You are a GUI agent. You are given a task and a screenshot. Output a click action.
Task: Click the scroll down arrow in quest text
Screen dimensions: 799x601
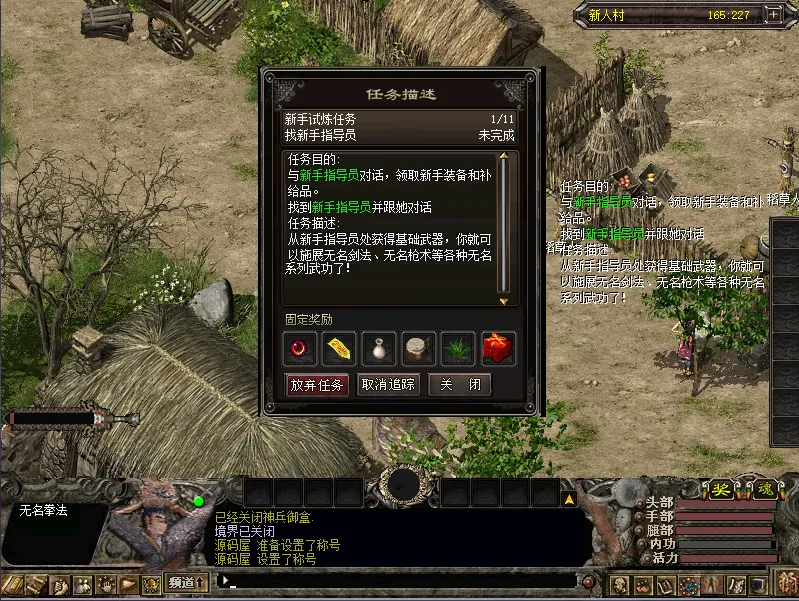(504, 300)
